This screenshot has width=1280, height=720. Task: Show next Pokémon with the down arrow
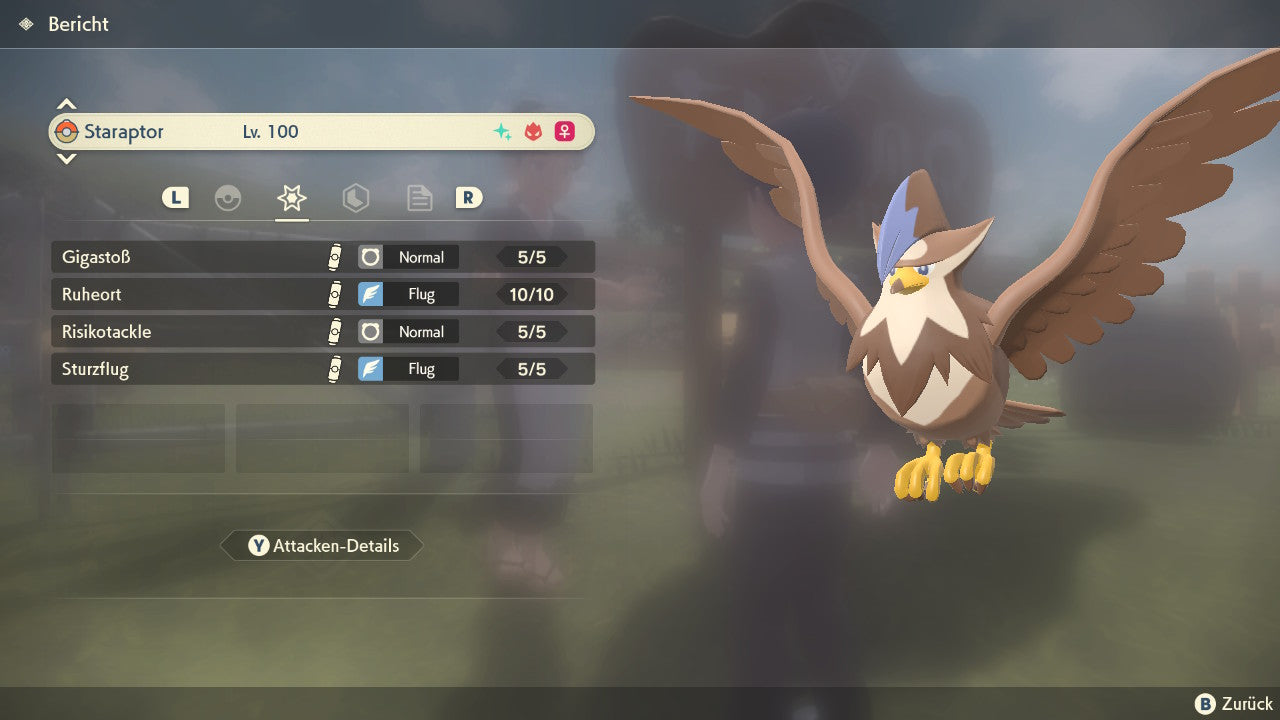point(66,158)
